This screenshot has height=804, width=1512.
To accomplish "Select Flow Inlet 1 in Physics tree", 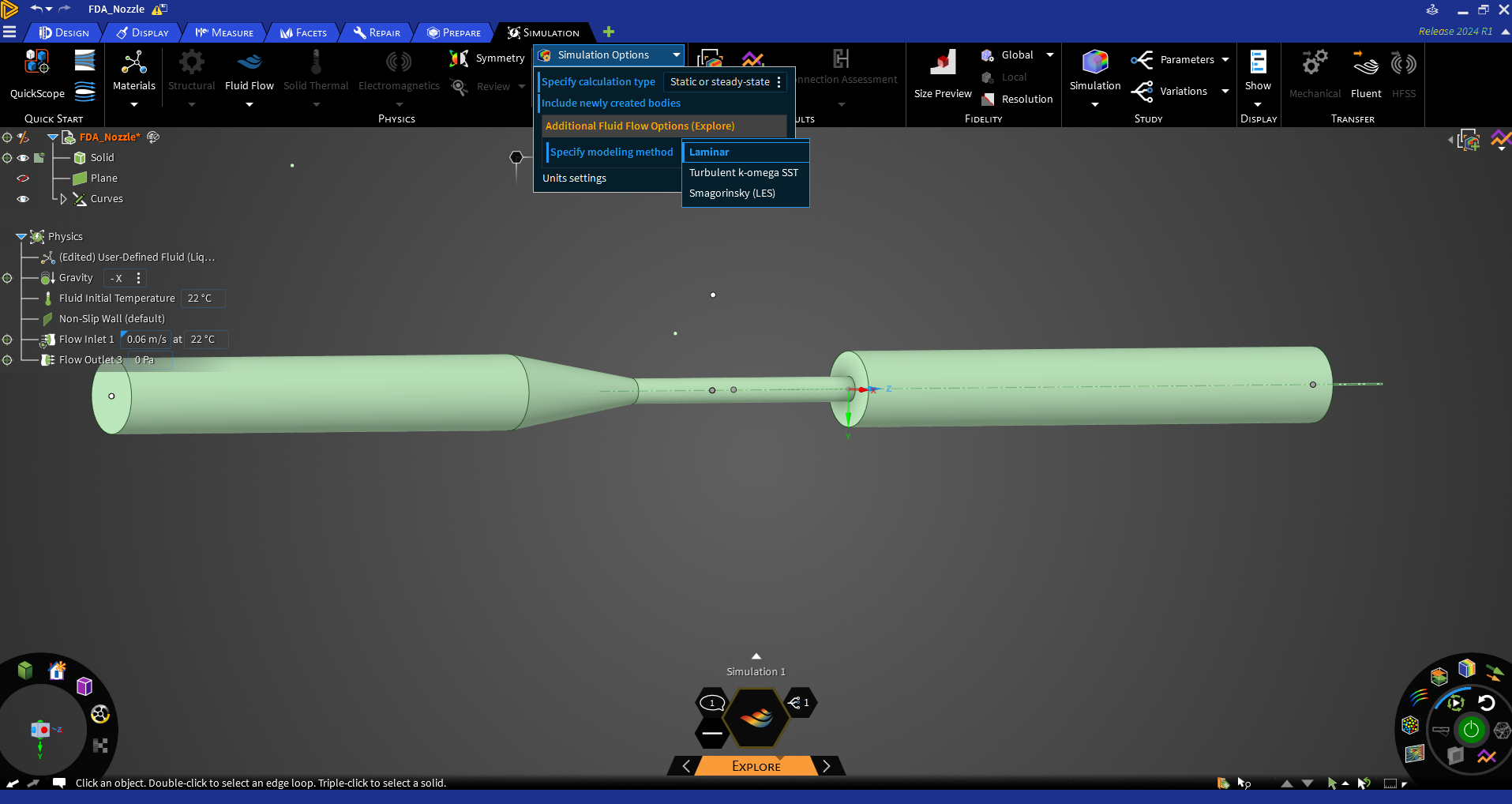I will click(x=86, y=340).
